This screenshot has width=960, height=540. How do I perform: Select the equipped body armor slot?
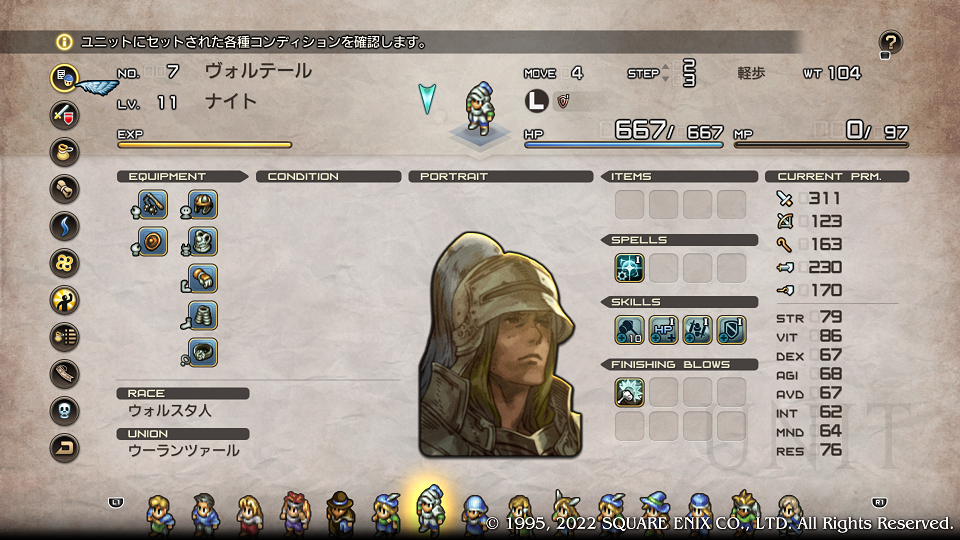coord(202,242)
